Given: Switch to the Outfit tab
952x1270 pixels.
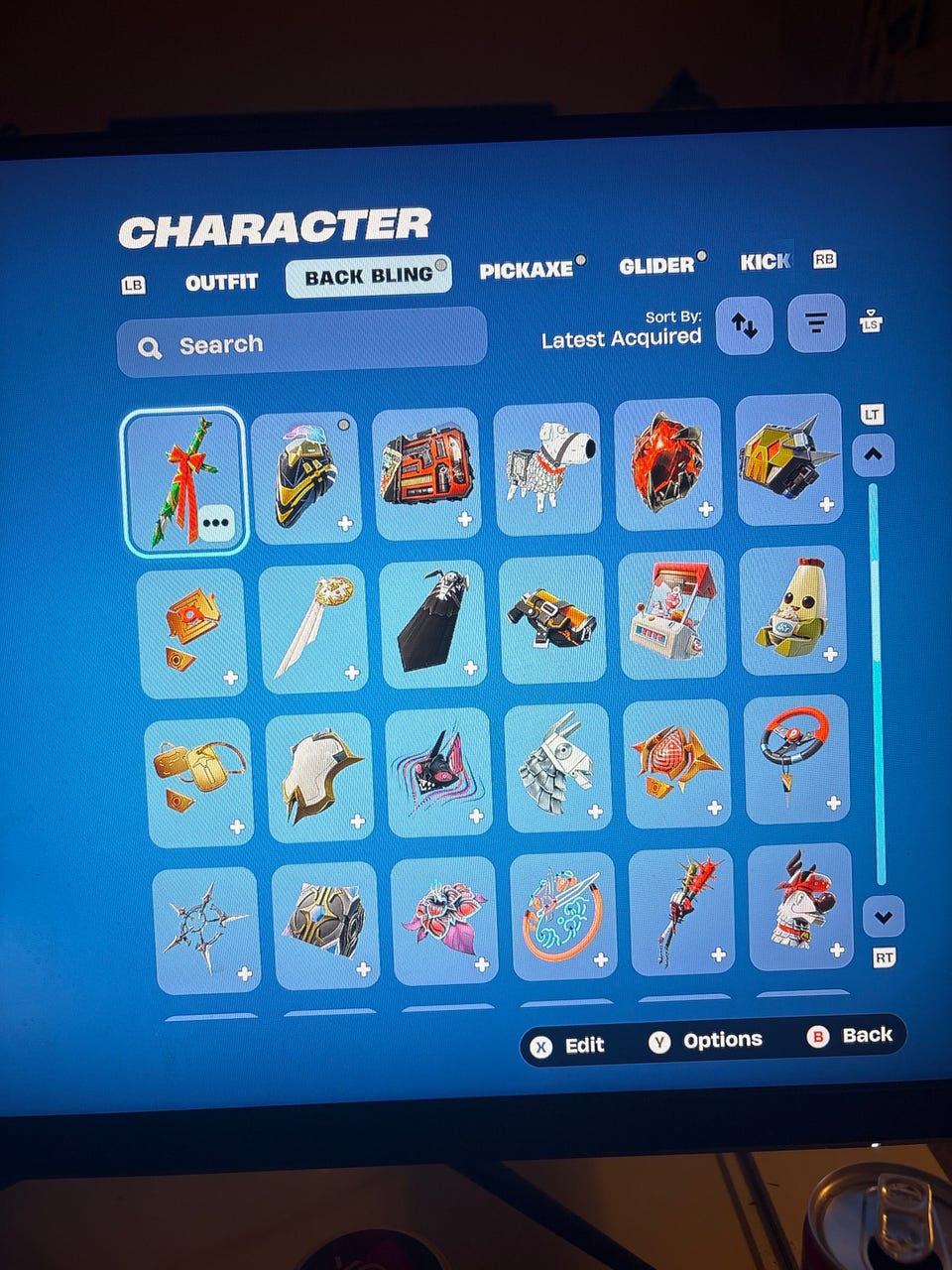Looking at the screenshot, I should [221, 282].
